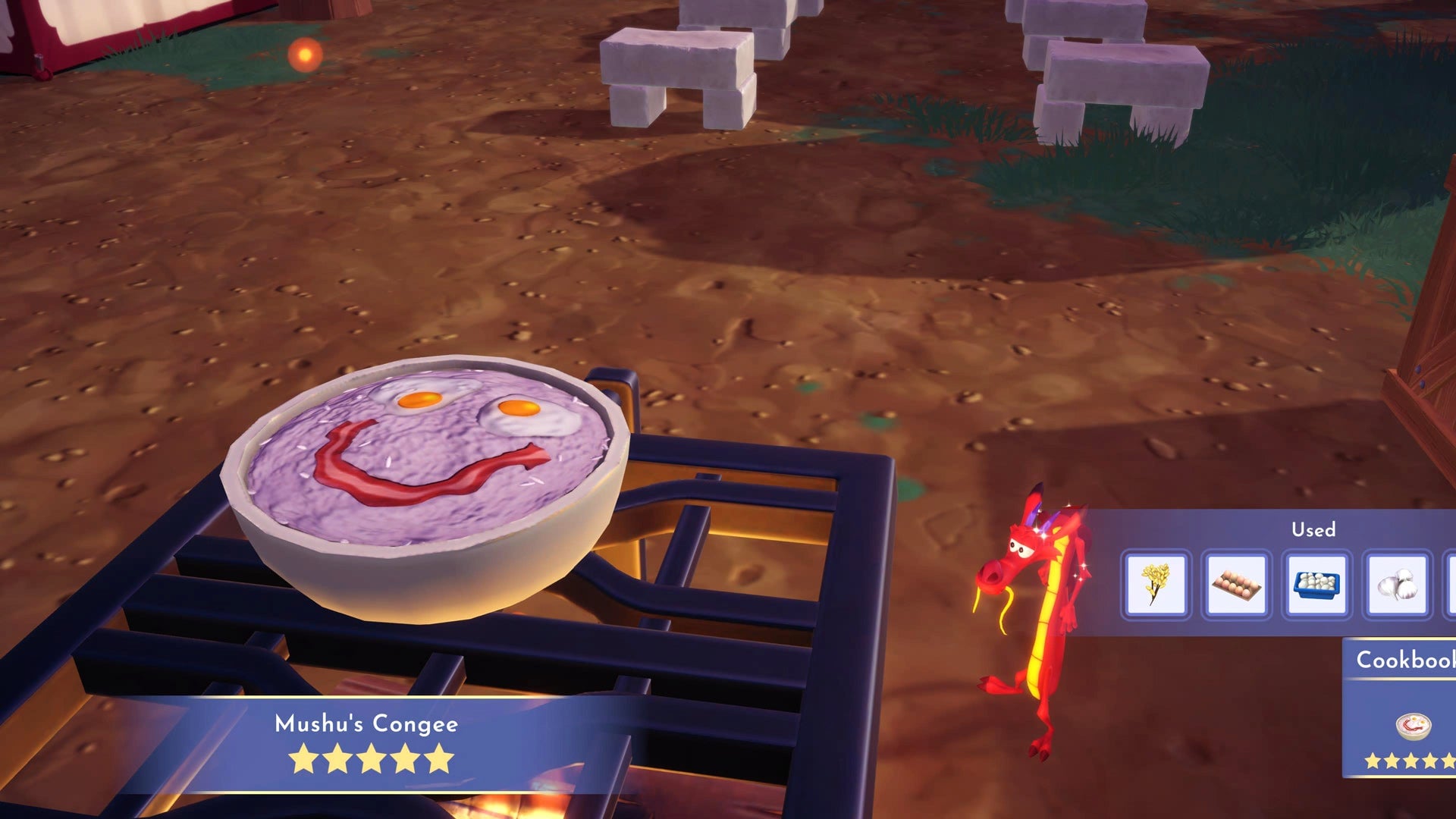
Task: Click the Mushu's Congee name banner
Action: pyautogui.click(x=364, y=725)
